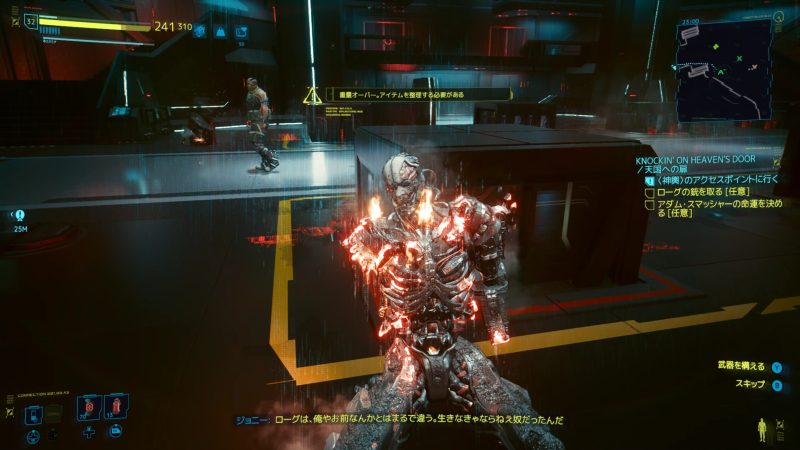Click the overweight warning notification banner
Image resolution: width=800 pixels, height=450 pixels.
tap(409, 95)
